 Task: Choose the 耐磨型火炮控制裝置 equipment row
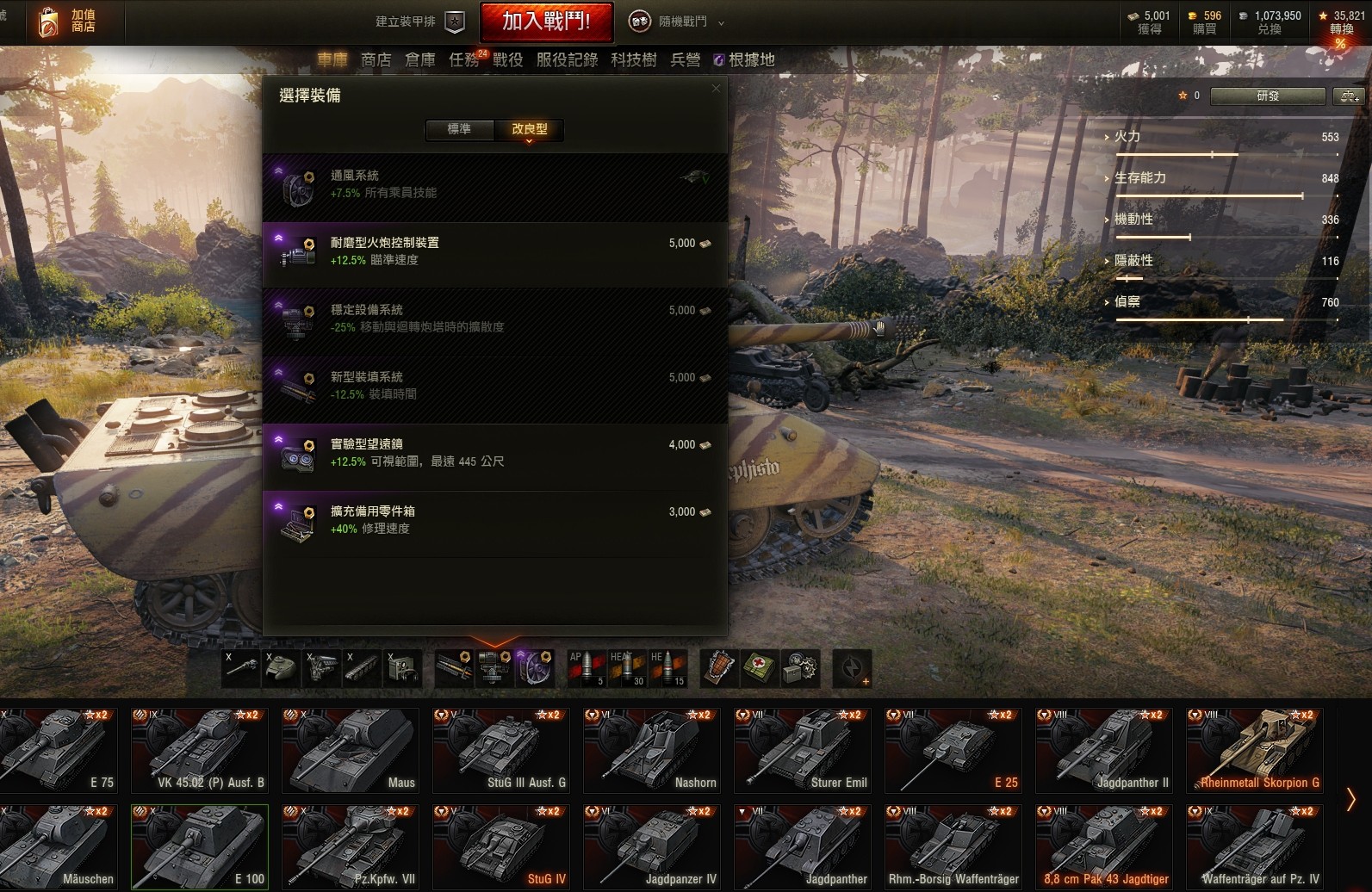click(x=494, y=251)
